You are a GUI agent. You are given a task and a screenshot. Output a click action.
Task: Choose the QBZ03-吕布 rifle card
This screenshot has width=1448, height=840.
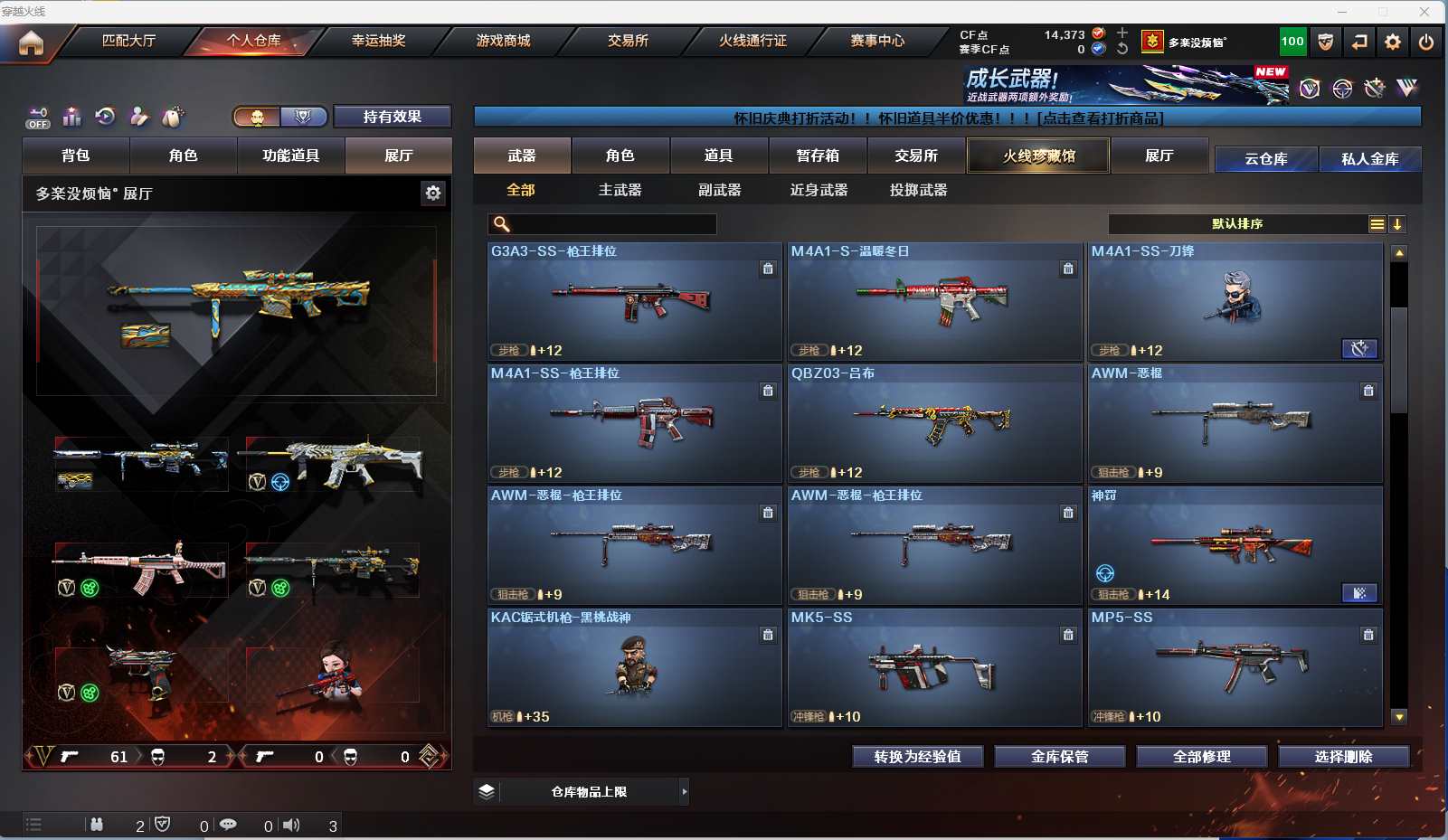[x=934, y=423]
